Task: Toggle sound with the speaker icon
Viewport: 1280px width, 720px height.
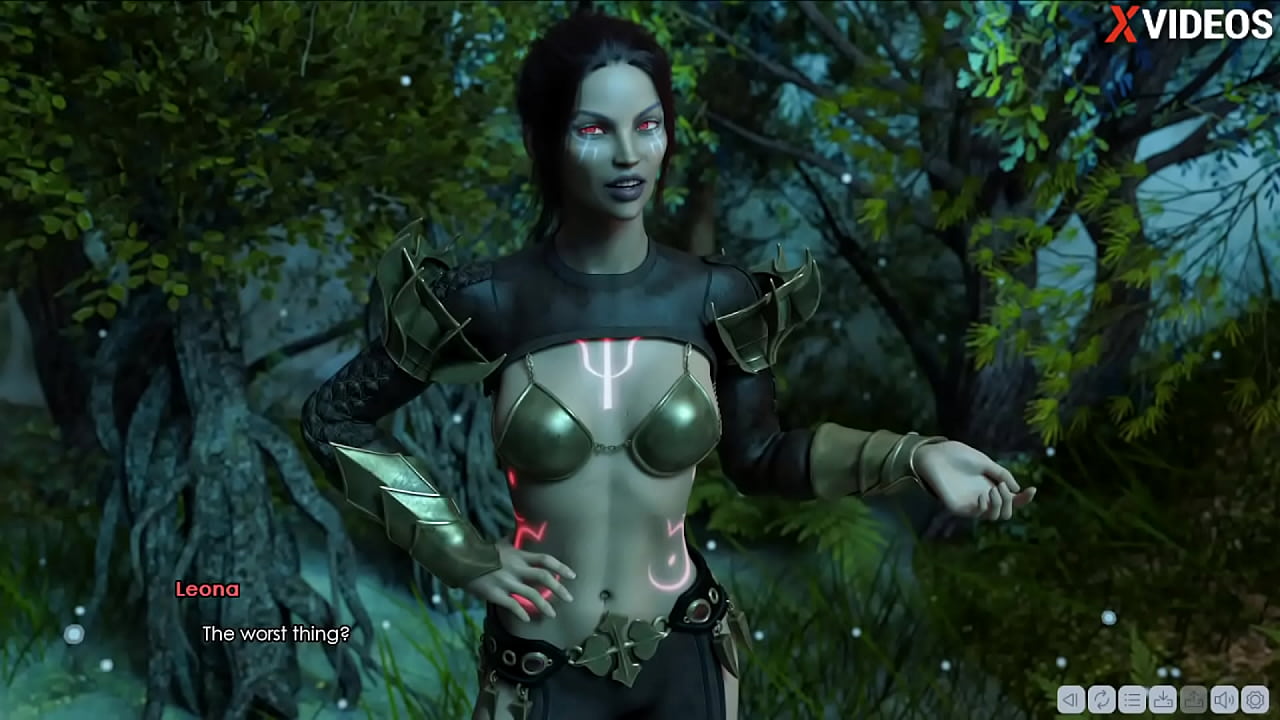Action: (1223, 699)
